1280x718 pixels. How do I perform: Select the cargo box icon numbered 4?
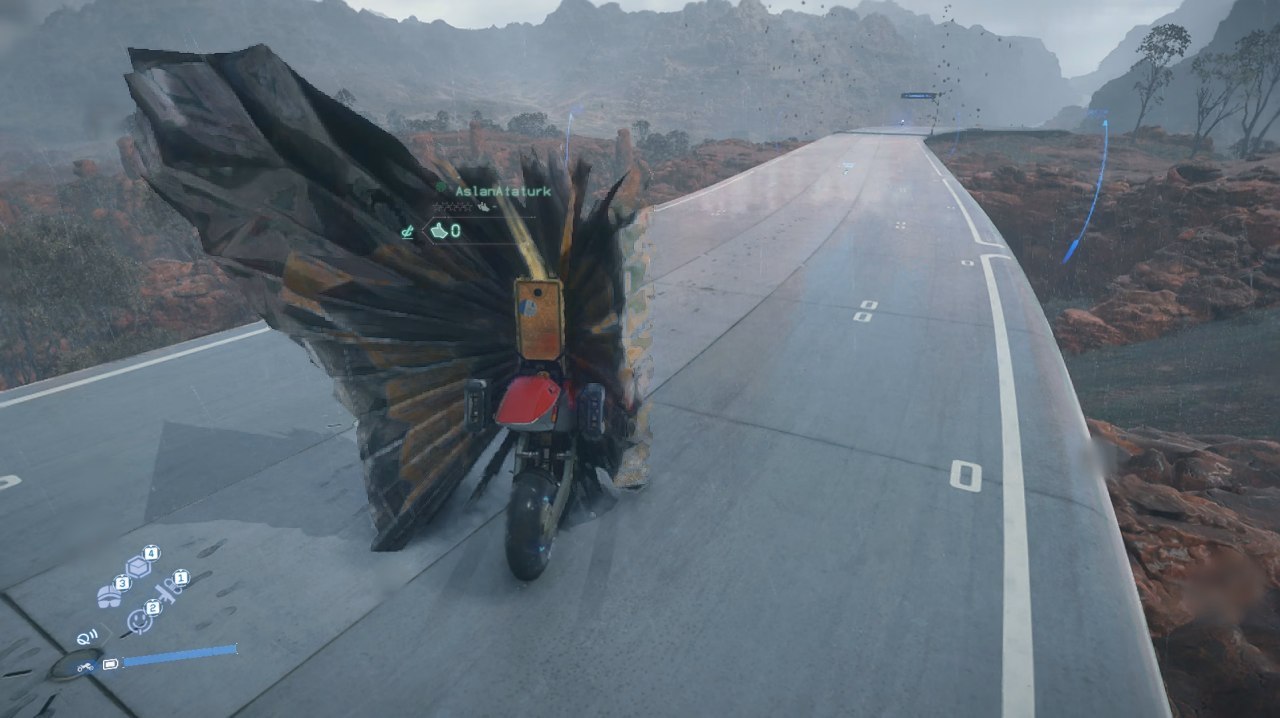click(139, 567)
